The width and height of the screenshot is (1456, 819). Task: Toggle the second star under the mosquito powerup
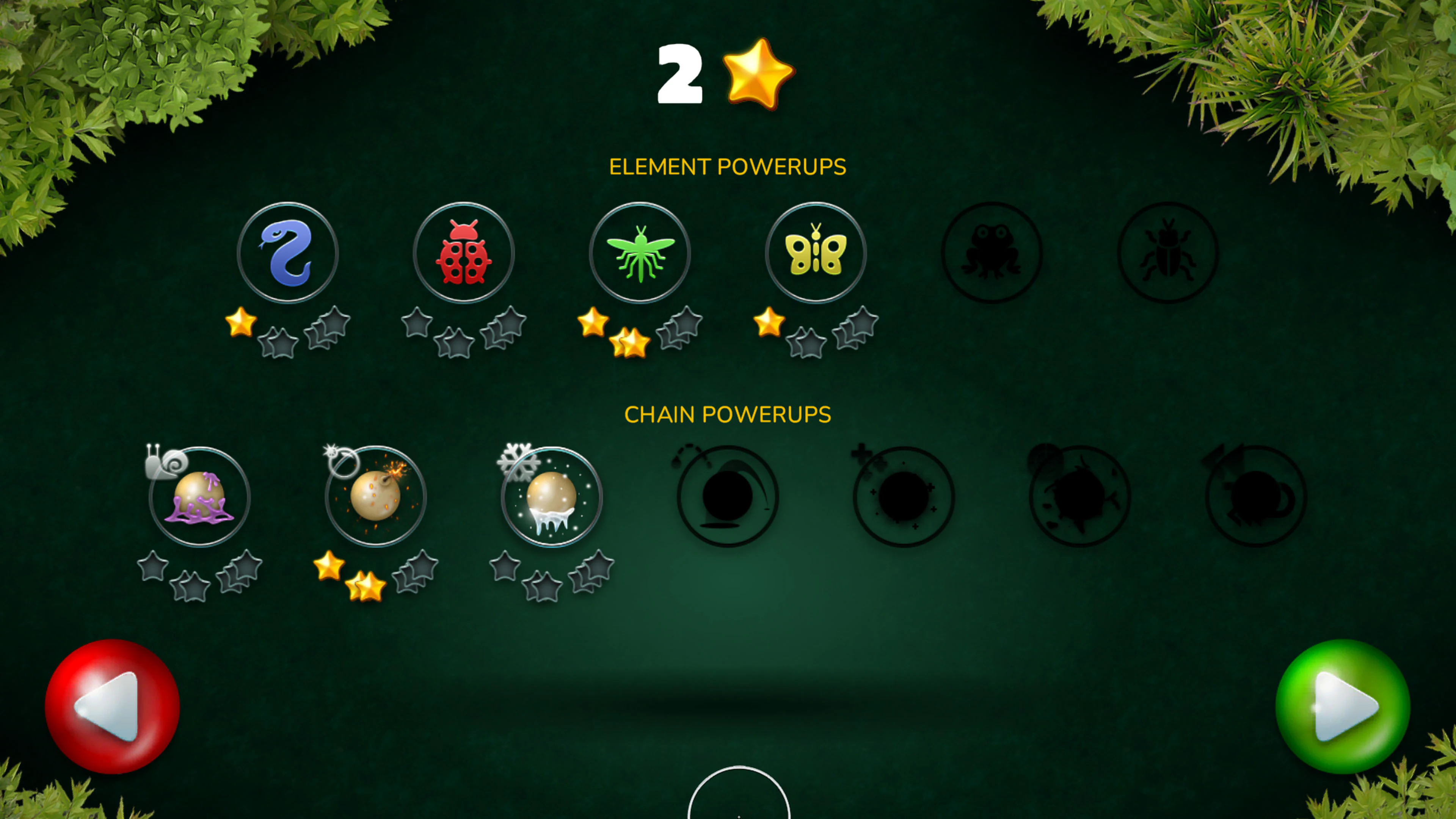(633, 342)
